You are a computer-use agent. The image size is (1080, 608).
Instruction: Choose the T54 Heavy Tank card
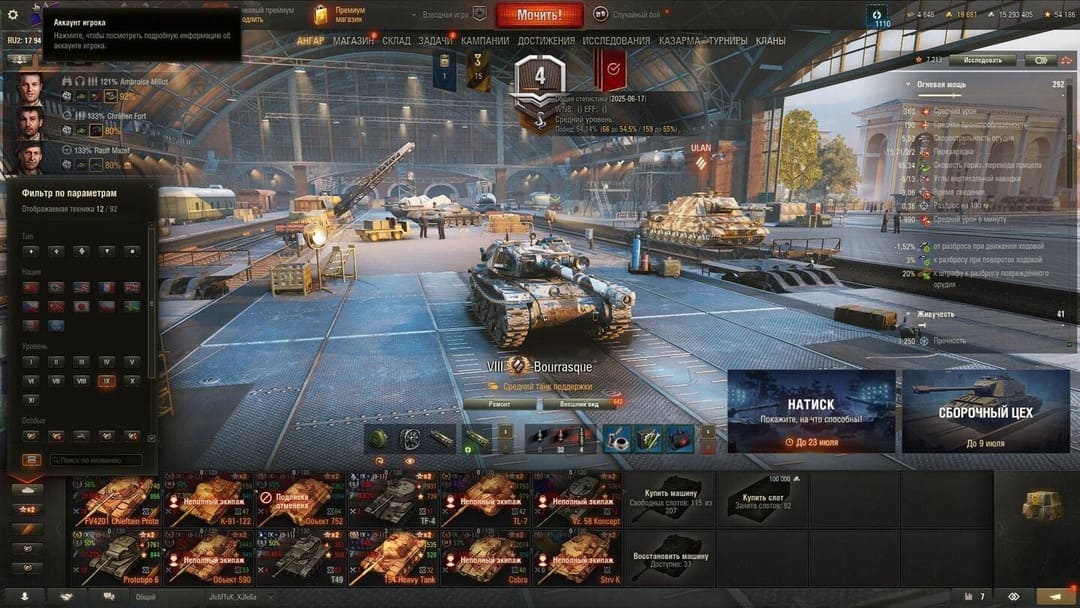[x=392, y=558]
